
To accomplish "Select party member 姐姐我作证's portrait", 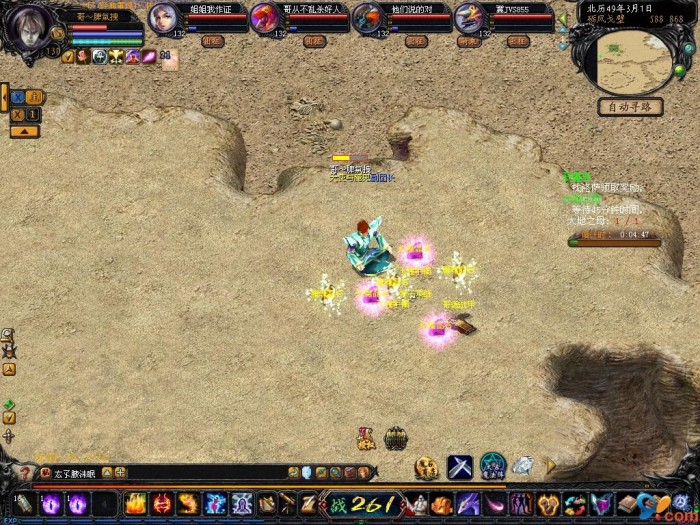I will tap(163, 18).
